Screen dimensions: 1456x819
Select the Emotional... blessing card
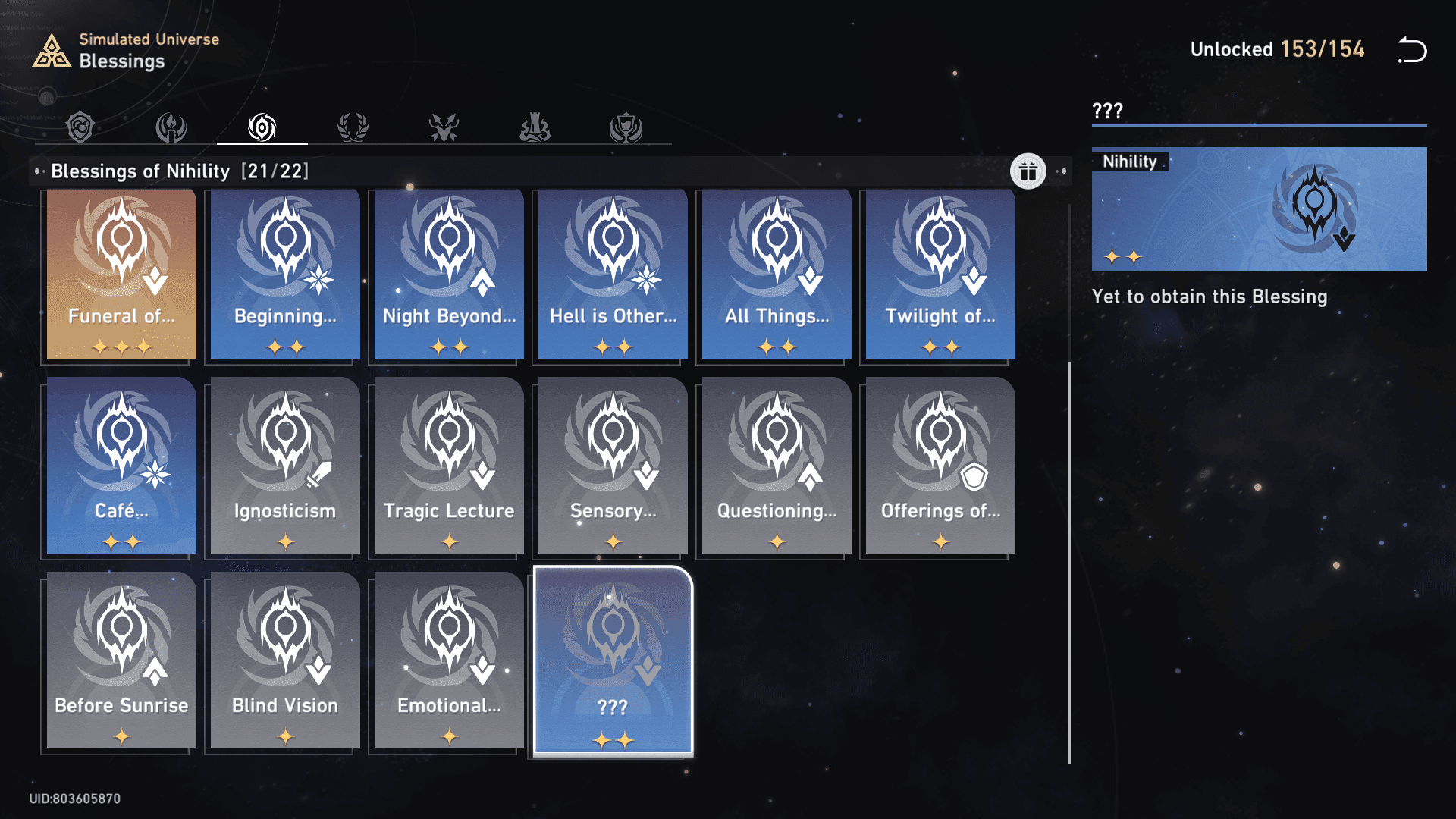click(449, 660)
